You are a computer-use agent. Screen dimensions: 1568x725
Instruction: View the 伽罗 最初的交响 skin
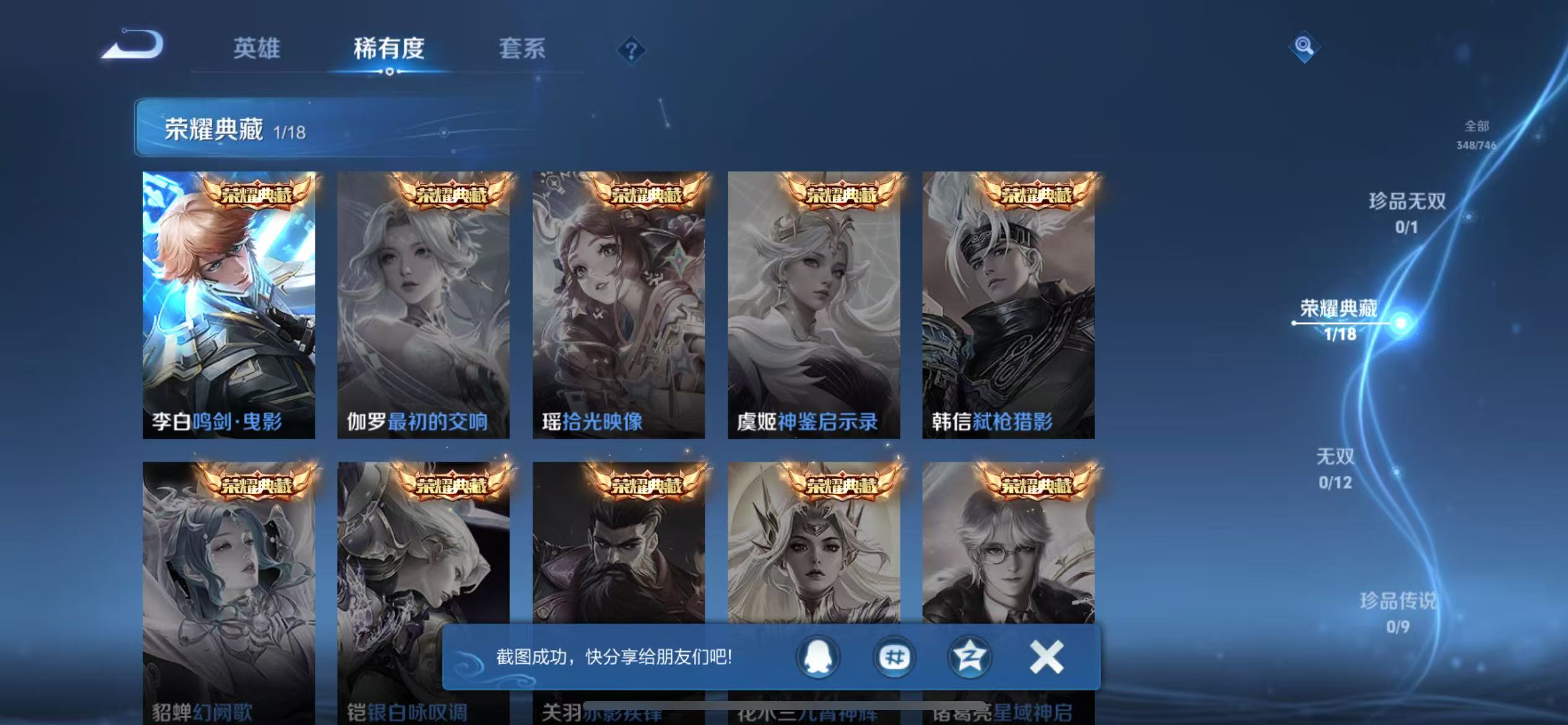tap(424, 304)
